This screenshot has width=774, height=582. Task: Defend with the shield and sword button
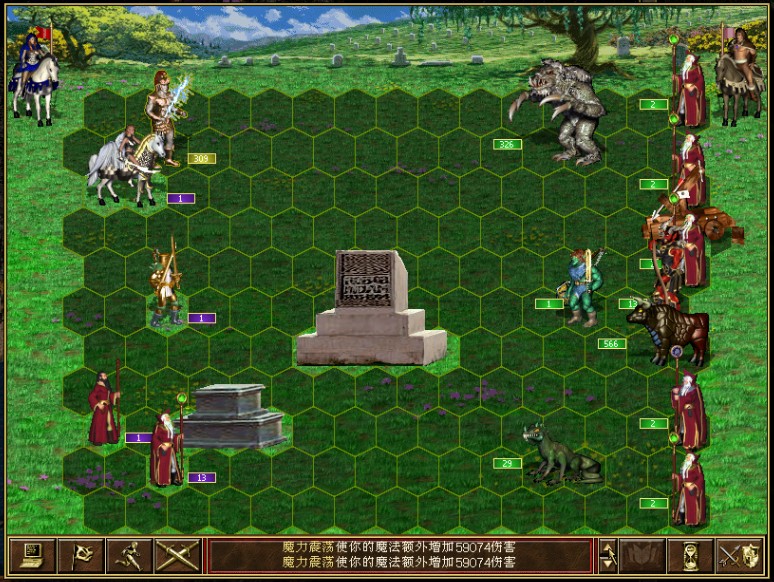[x=740, y=555]
